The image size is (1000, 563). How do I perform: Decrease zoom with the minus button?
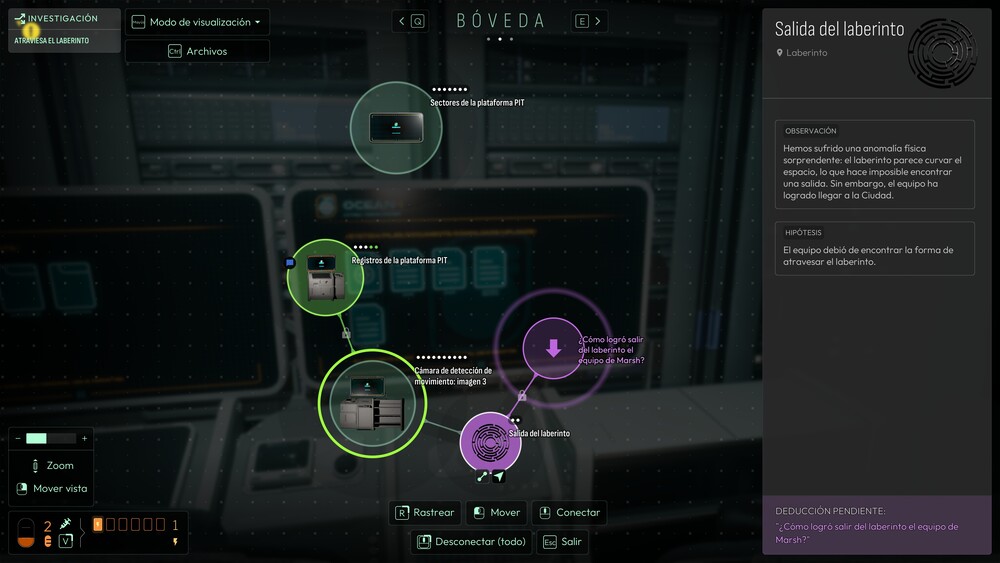pyautogui.click(x=18, y=438)
